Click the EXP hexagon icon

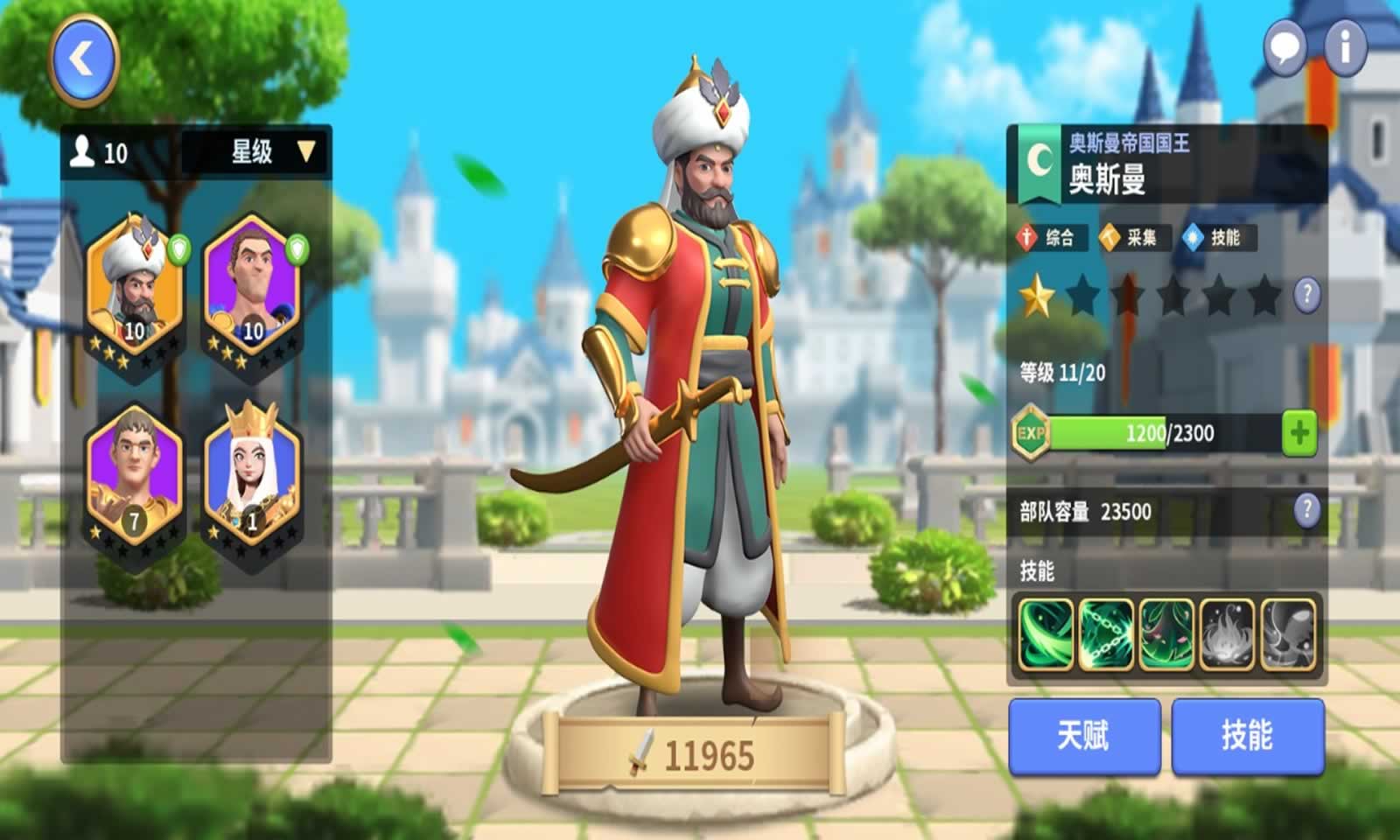tap(1031, 430)
